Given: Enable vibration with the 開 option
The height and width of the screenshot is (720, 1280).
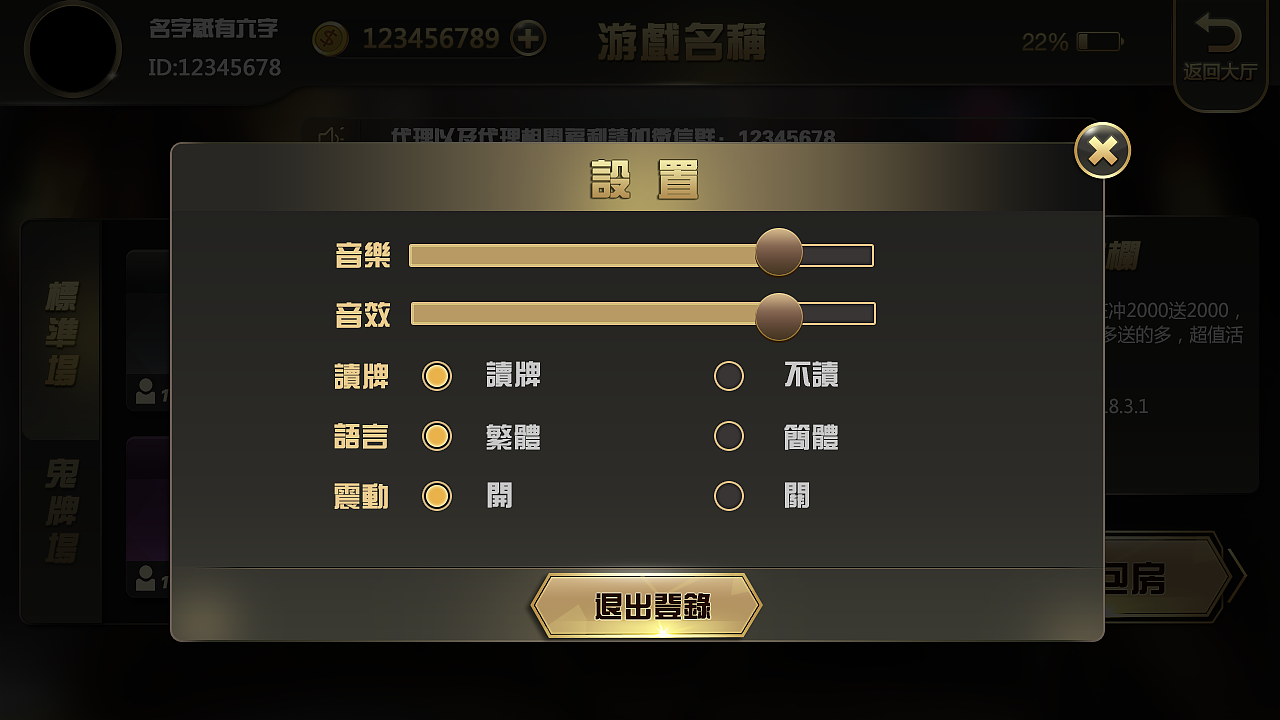Looking at the screenshot, I should coord(437,496).
